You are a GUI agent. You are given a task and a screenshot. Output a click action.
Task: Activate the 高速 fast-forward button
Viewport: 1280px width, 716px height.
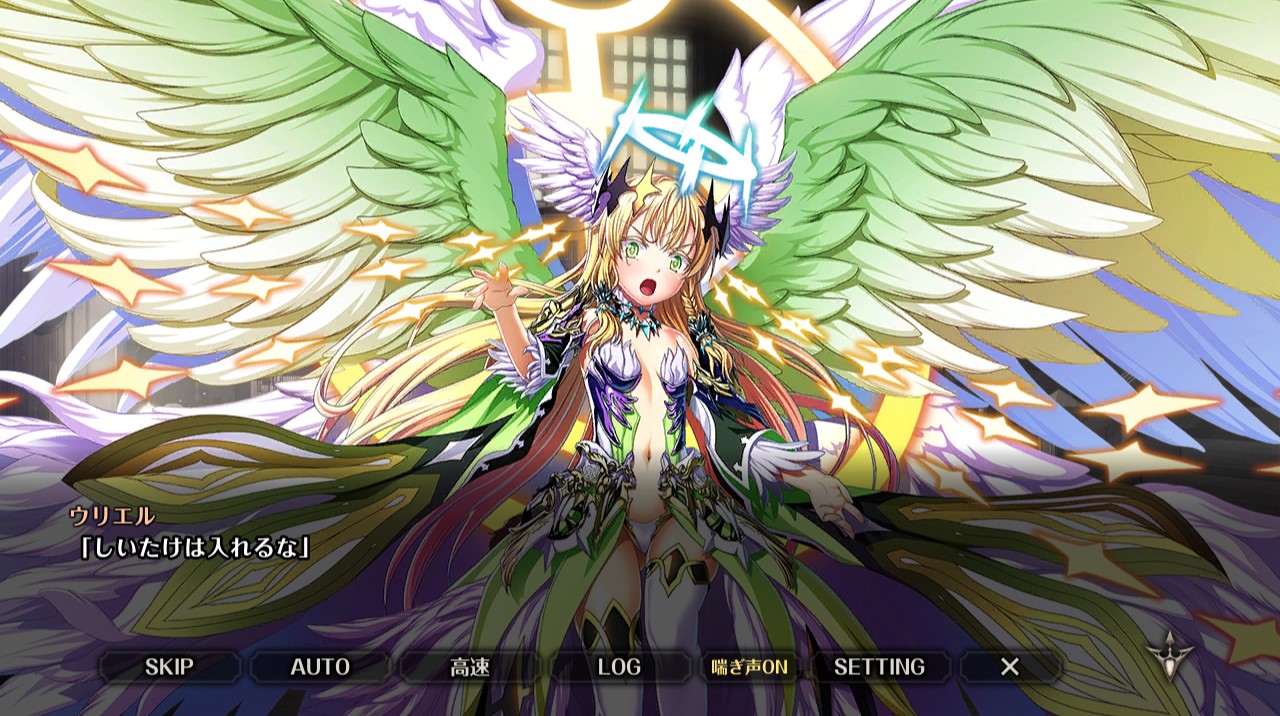click(469, 667)
